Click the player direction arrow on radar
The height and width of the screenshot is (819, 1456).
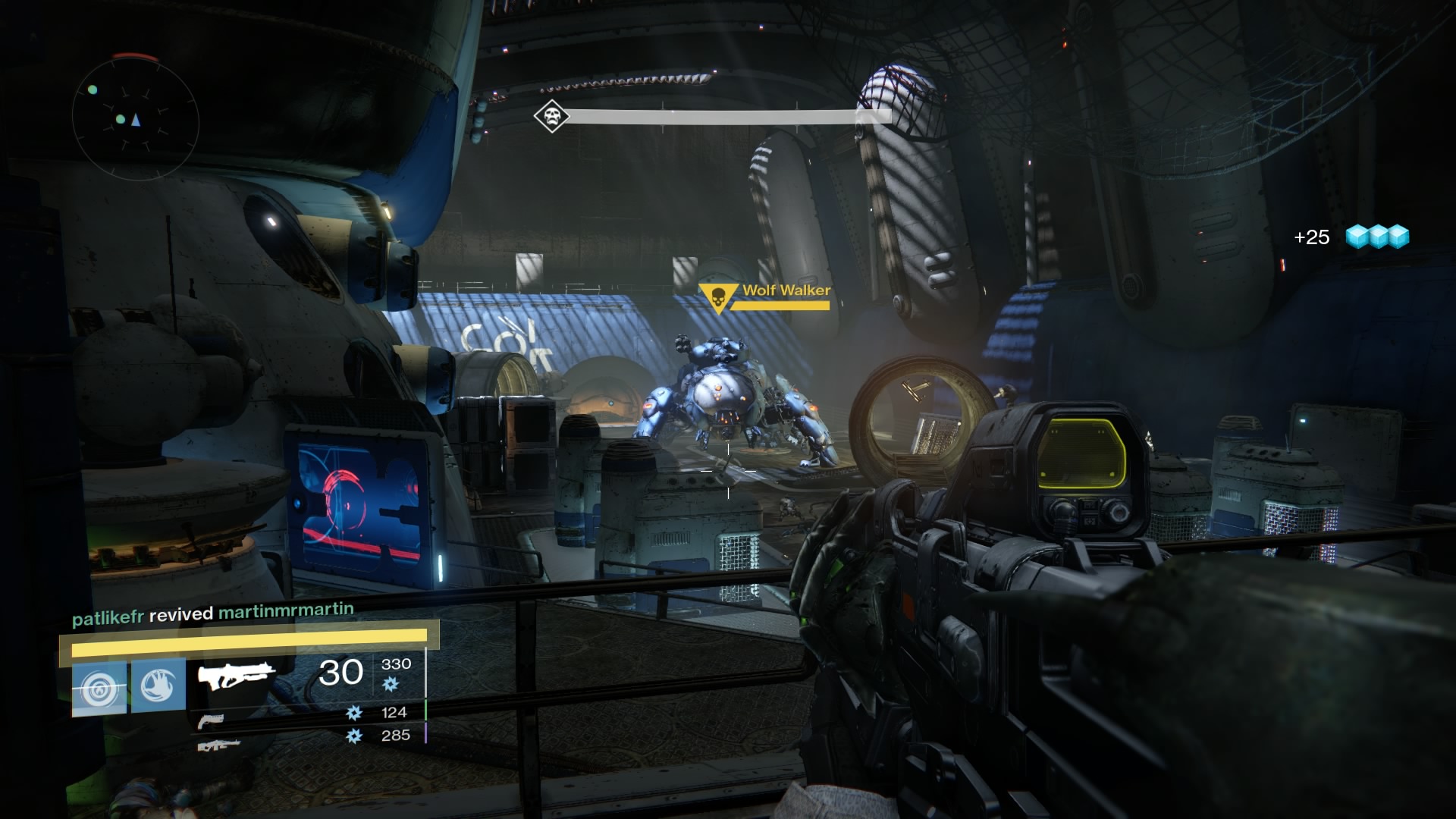(136, 119)
